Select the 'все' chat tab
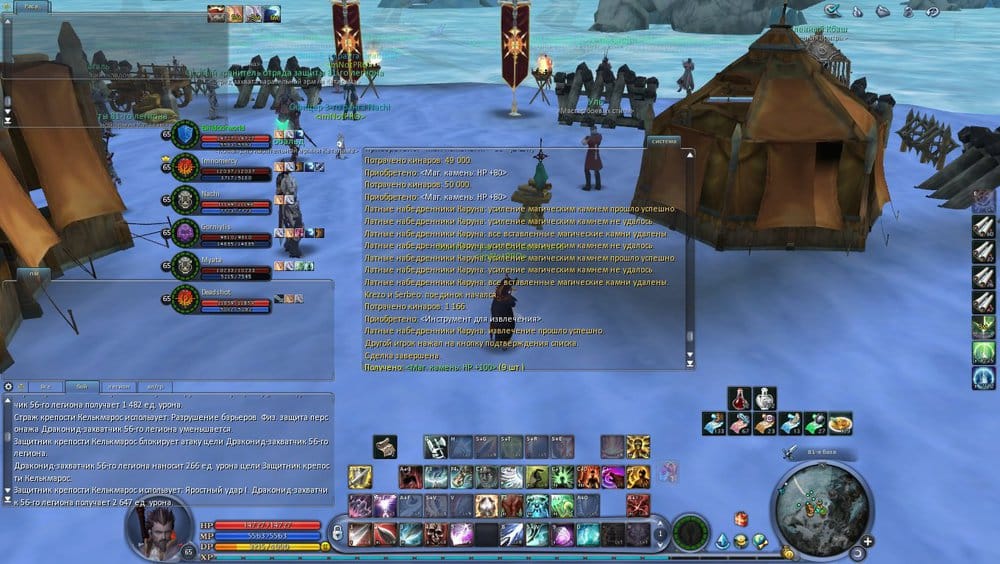1000x564 pixels. [x=45, y=386]
